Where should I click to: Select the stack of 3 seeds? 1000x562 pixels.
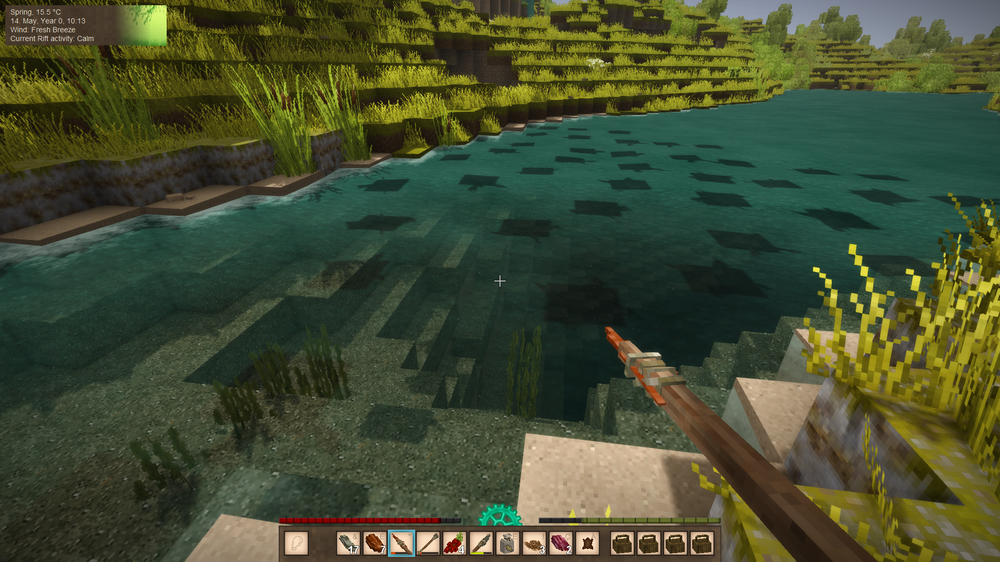[x=535, y=543]
